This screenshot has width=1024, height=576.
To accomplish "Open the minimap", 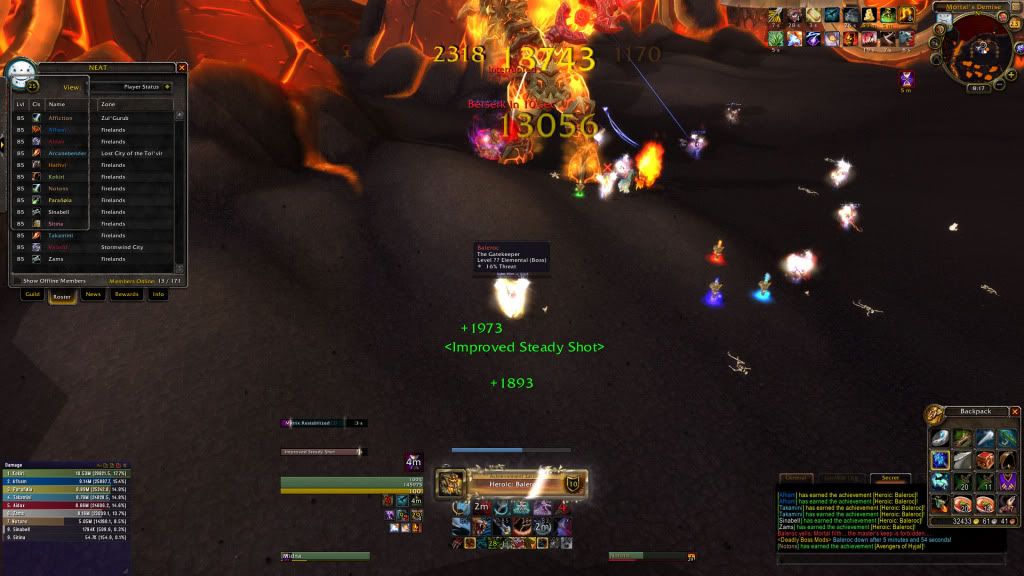I will point(977,46).
